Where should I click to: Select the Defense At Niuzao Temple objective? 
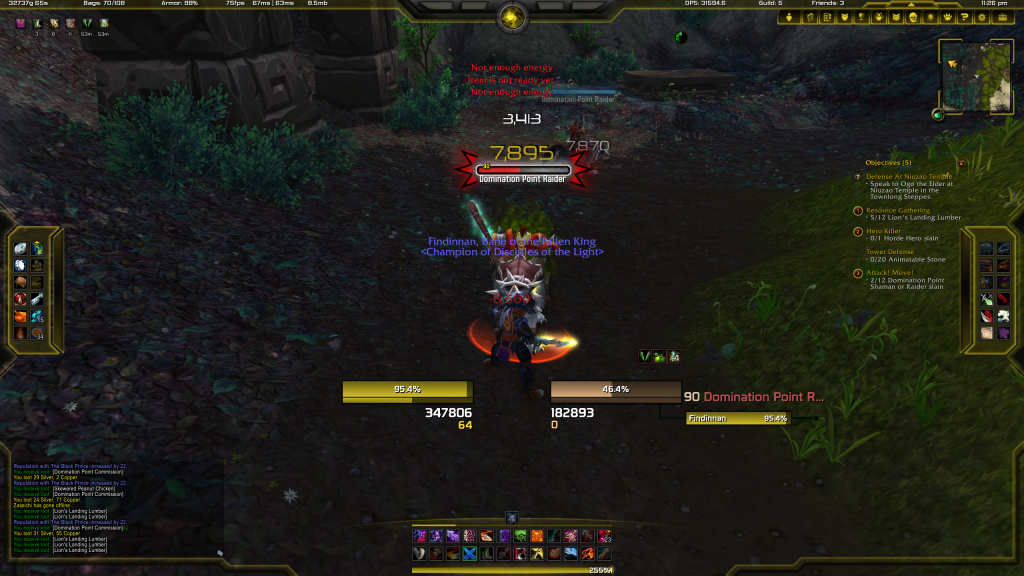click(x=909, y=177)
